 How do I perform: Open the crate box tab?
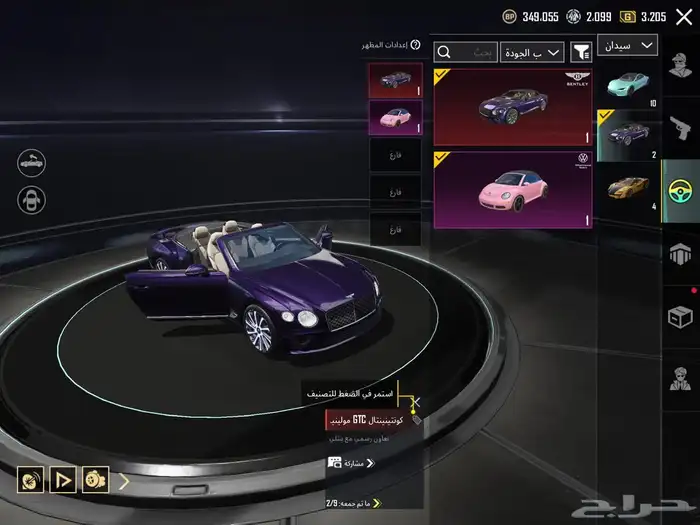pyautogui.click(x=681, y=316)
